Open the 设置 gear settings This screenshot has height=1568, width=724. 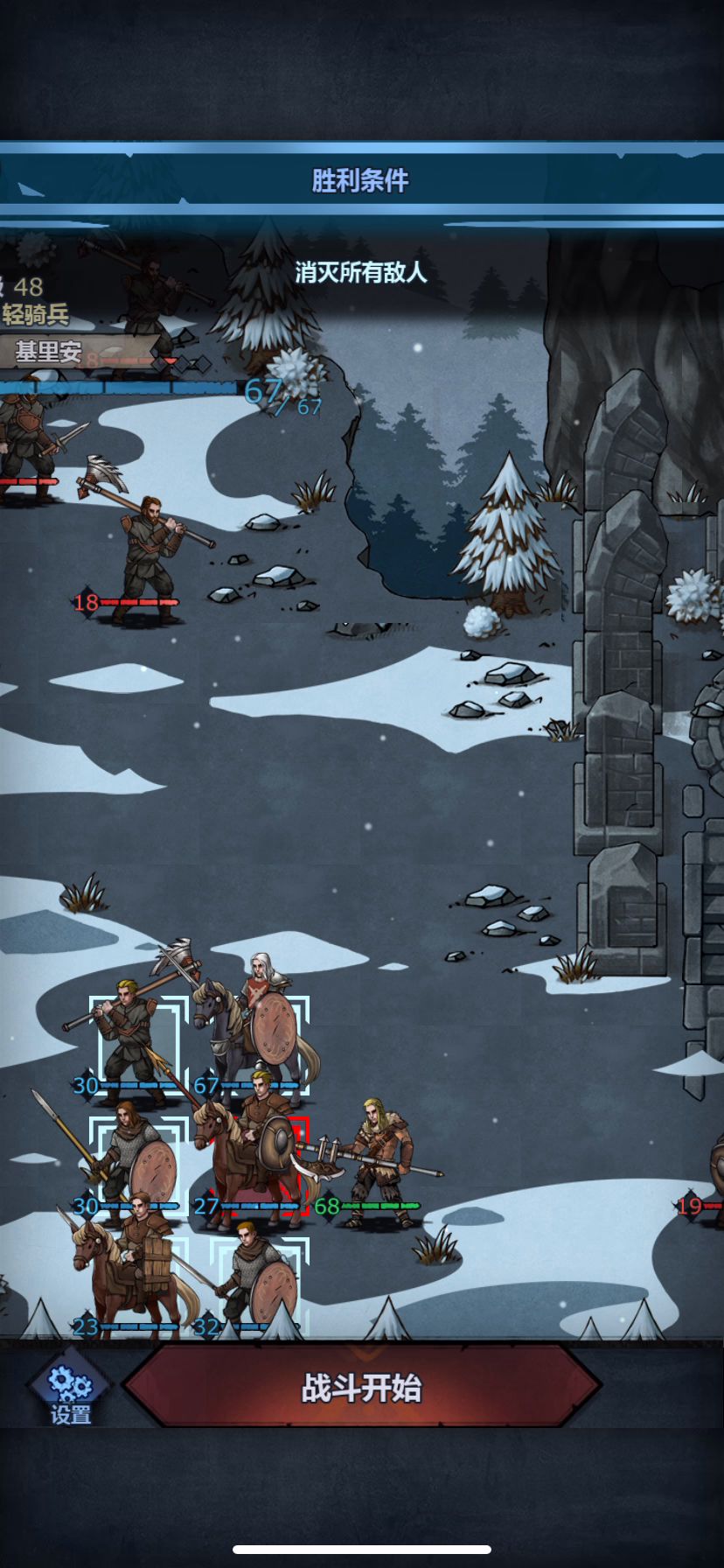[x=70, y=1389]
